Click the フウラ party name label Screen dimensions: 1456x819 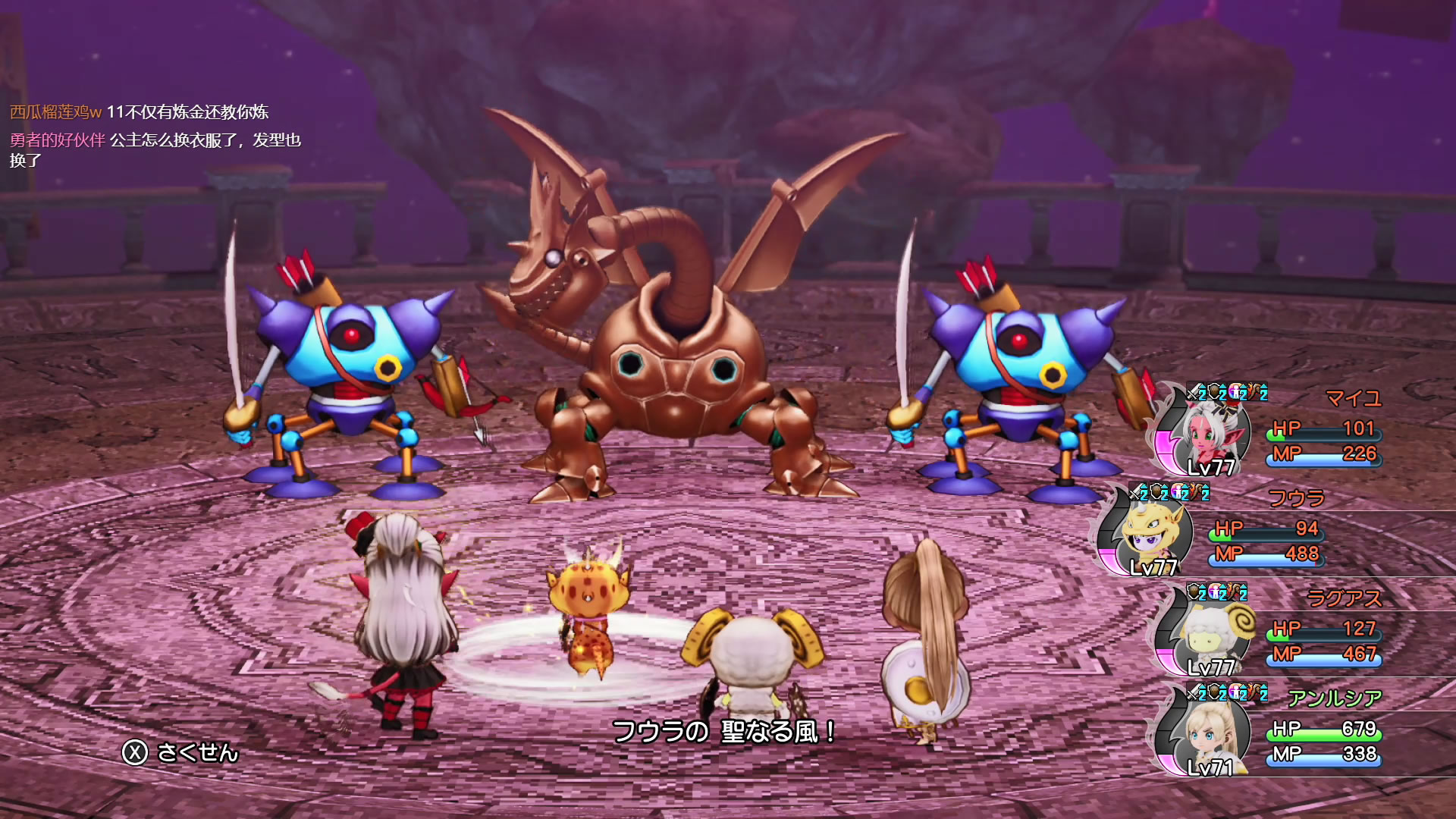1297,498
